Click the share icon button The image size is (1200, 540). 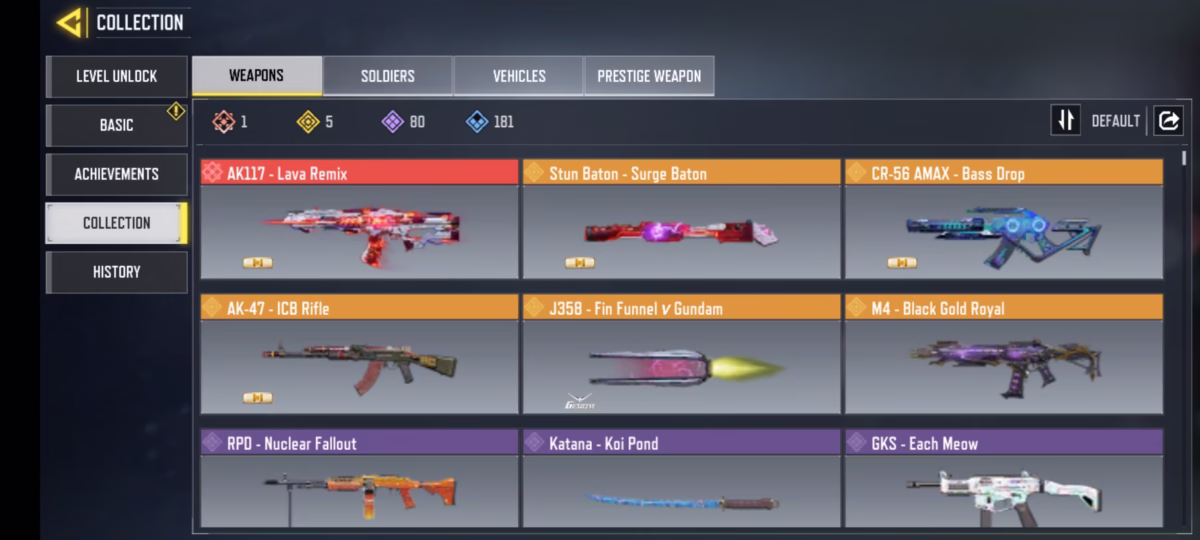click(1168, 121)
